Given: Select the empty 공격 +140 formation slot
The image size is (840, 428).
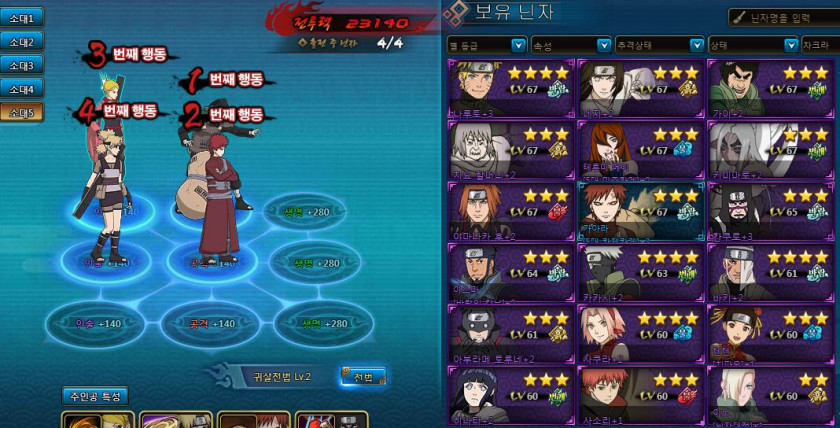Looking at the screenshot, I should coord(208,325).
